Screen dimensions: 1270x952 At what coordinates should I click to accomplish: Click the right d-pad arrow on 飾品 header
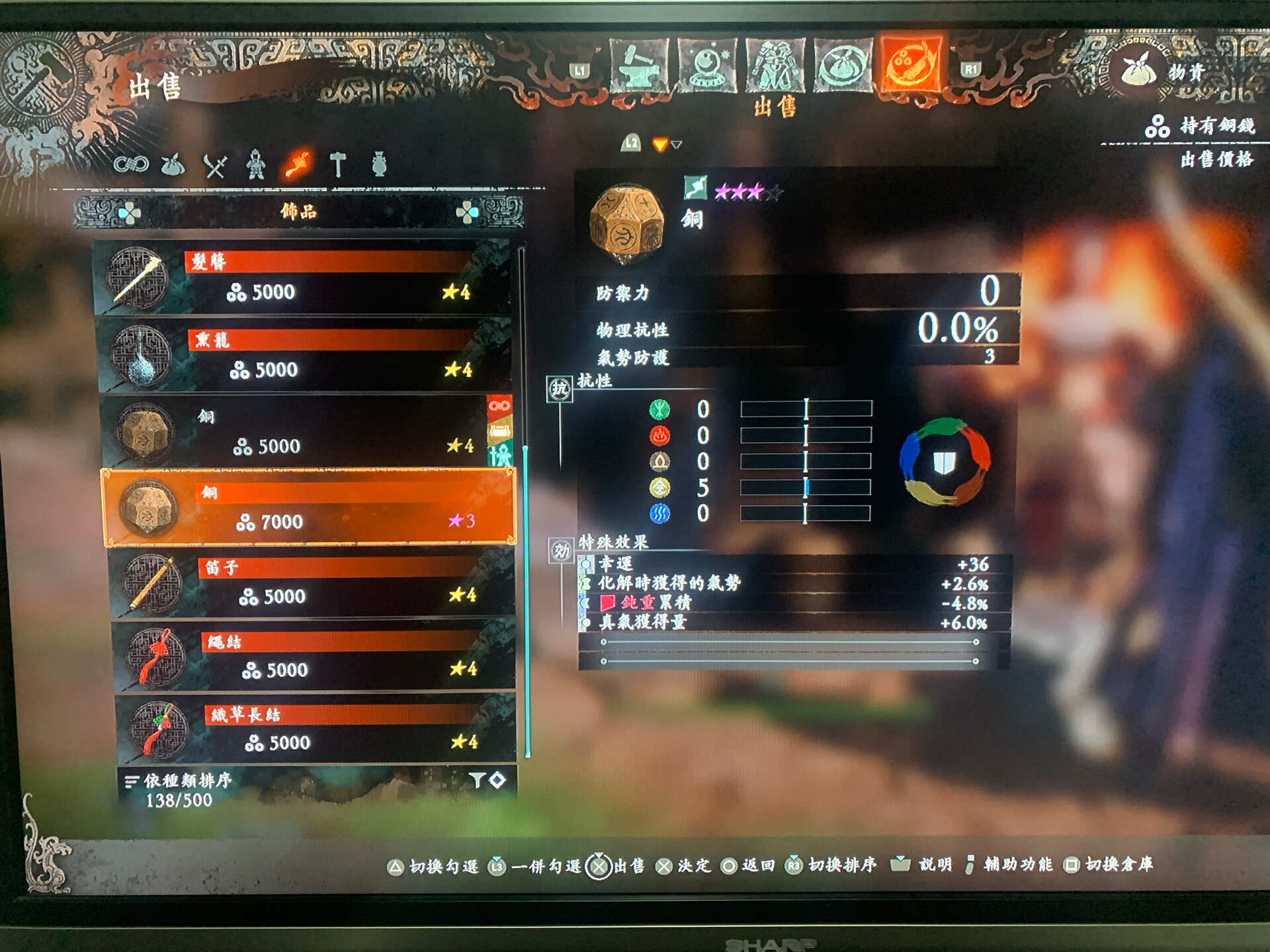pyautogui.click(x=473, y=210)
